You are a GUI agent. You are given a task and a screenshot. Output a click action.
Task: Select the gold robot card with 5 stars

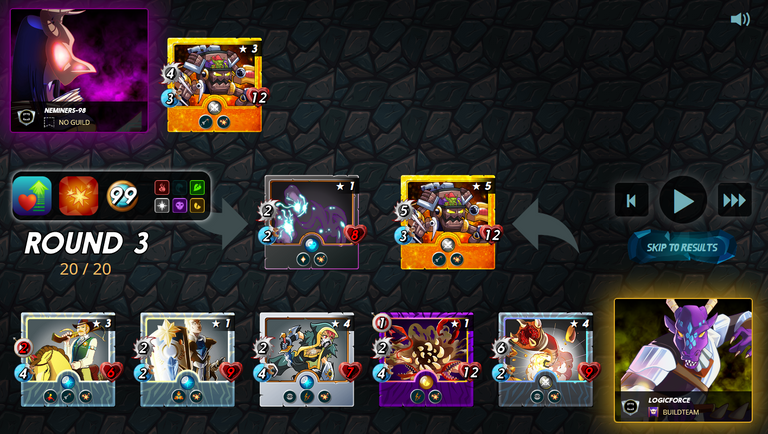448,222
